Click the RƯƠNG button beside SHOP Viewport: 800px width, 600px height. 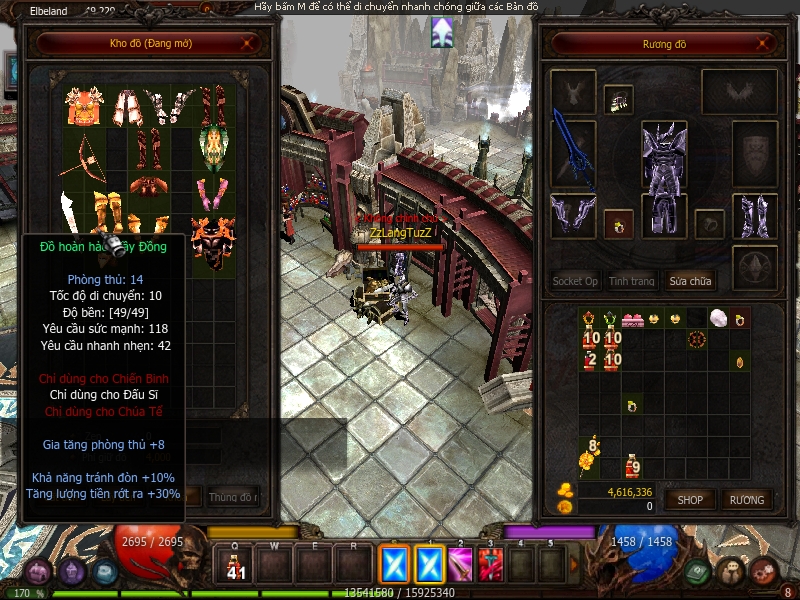point(746,499)
